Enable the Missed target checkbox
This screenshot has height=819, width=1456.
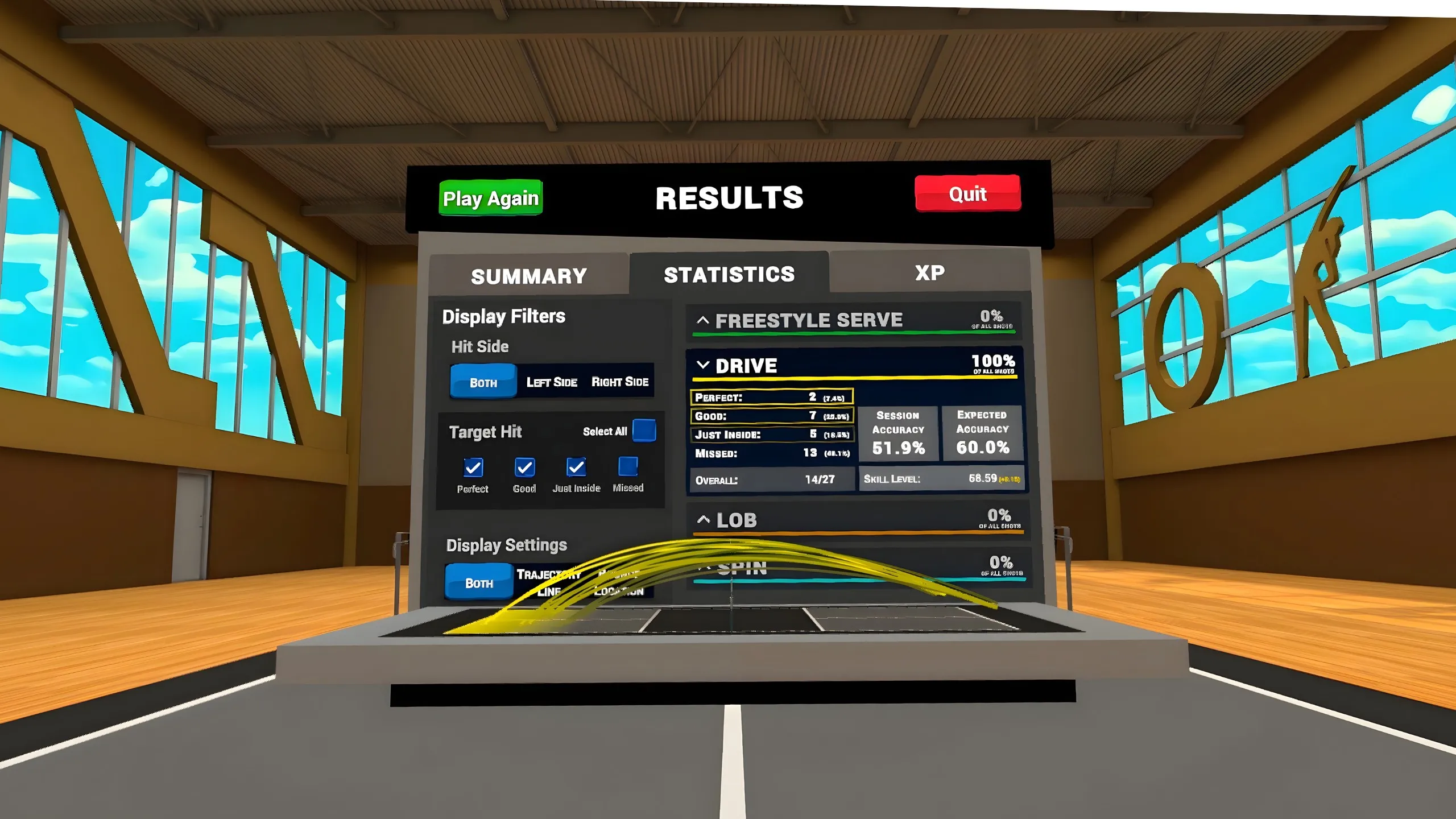coord(628,466)
